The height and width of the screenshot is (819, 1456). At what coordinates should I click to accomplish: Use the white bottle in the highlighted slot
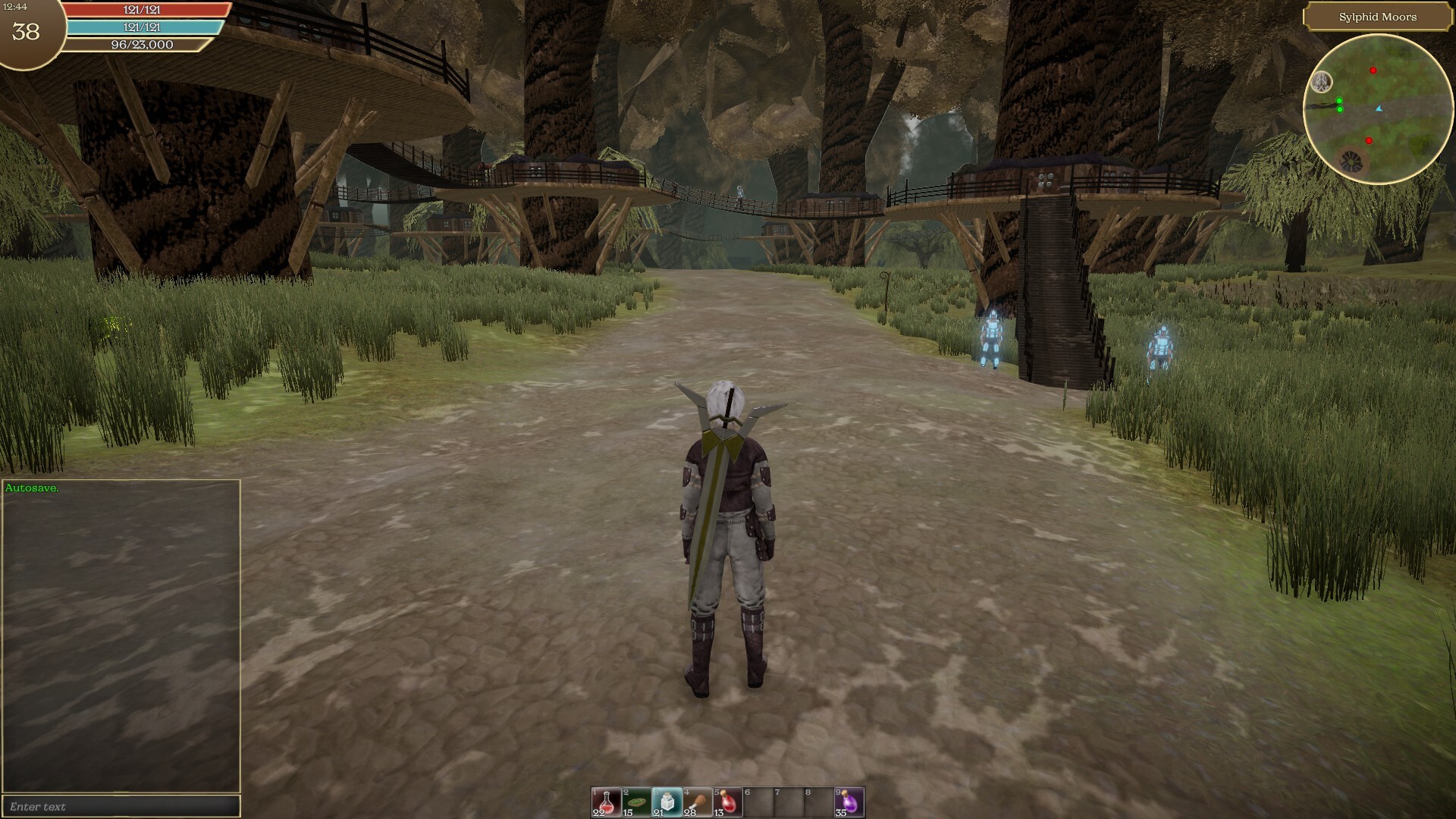click(x=667, y=802)
